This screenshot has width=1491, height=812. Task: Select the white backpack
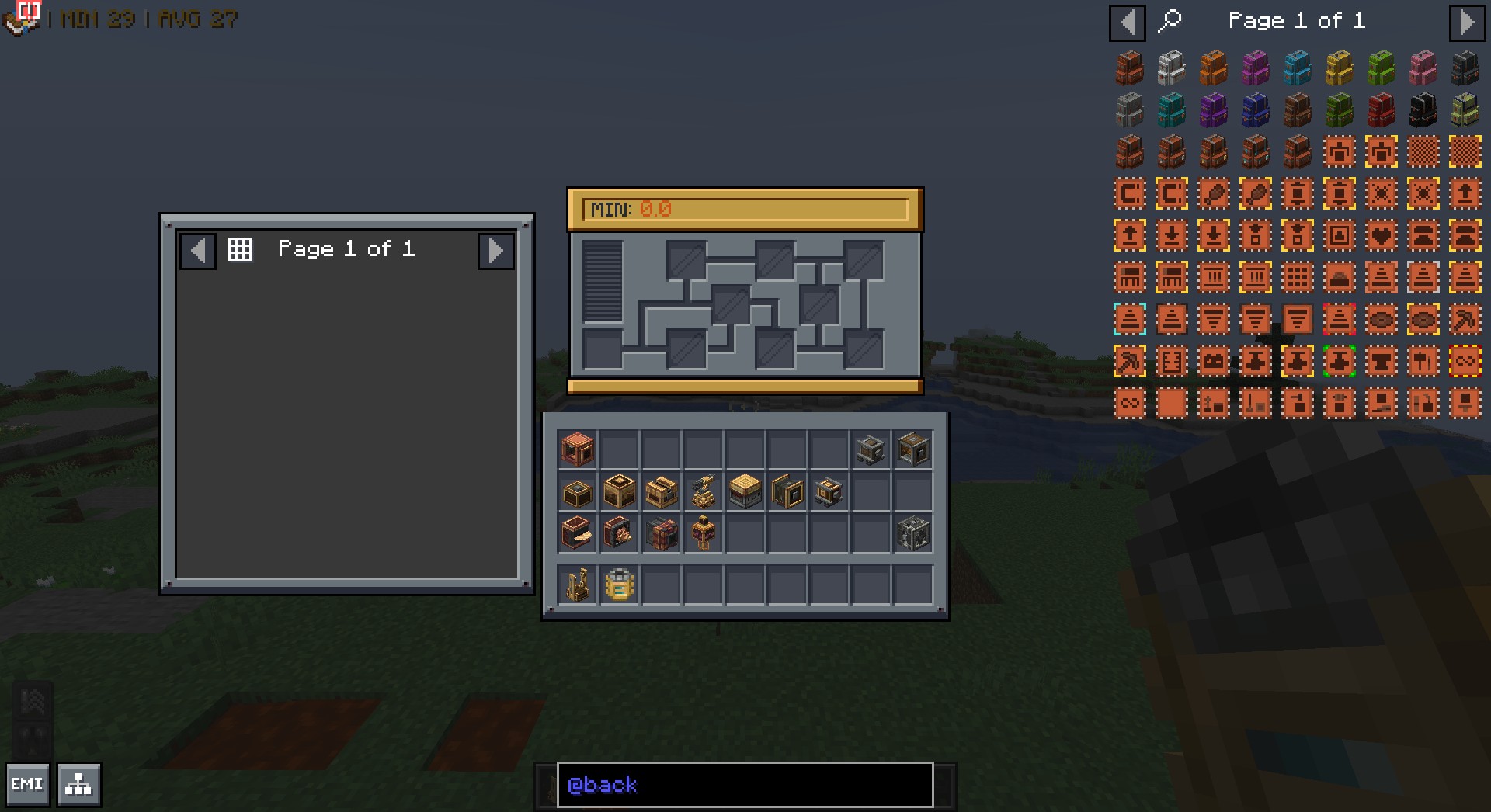[1171, 68]
